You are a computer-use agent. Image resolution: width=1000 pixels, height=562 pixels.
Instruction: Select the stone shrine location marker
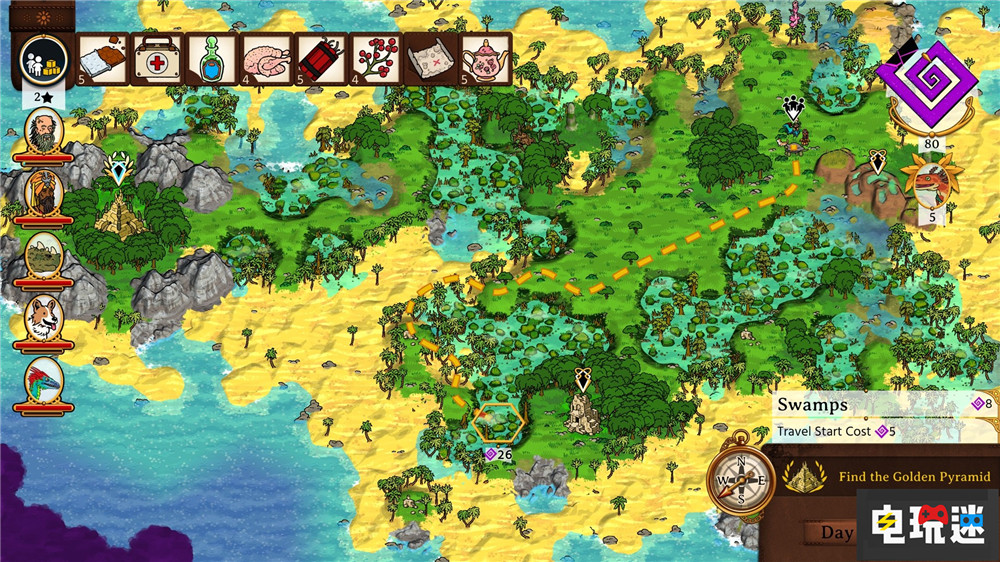[x=583, y=410]
